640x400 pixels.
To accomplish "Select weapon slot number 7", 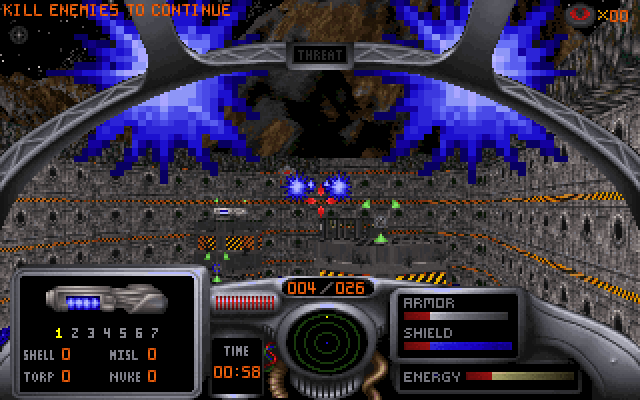I will (154, 333).
